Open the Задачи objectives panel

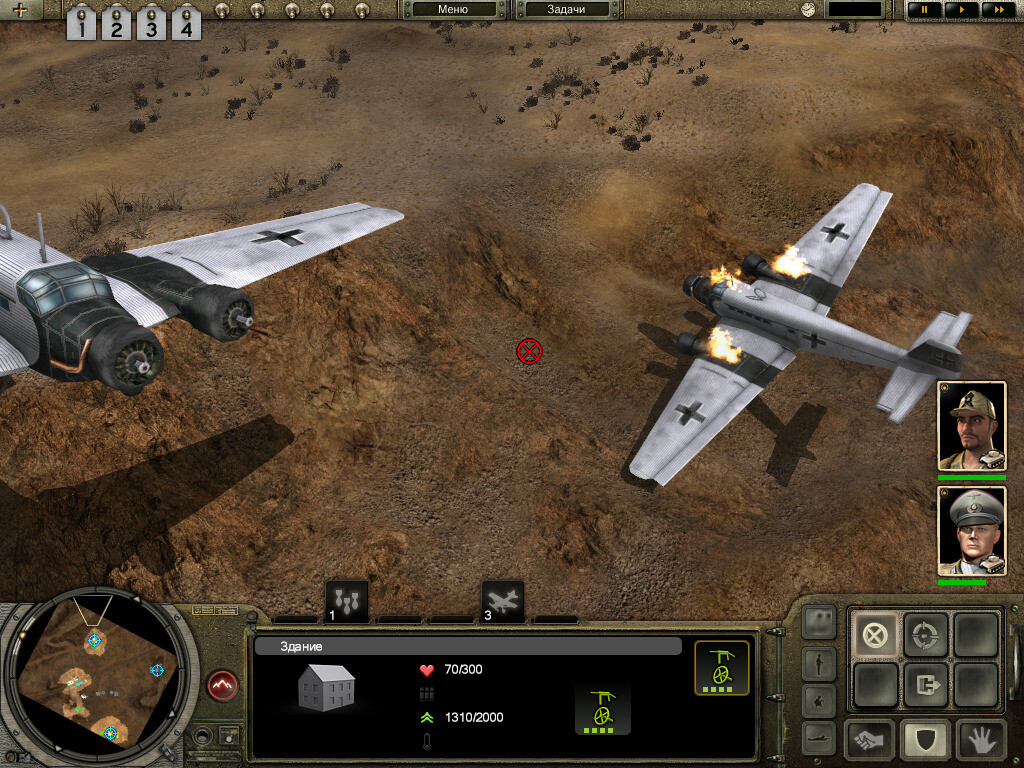point(566,10)
